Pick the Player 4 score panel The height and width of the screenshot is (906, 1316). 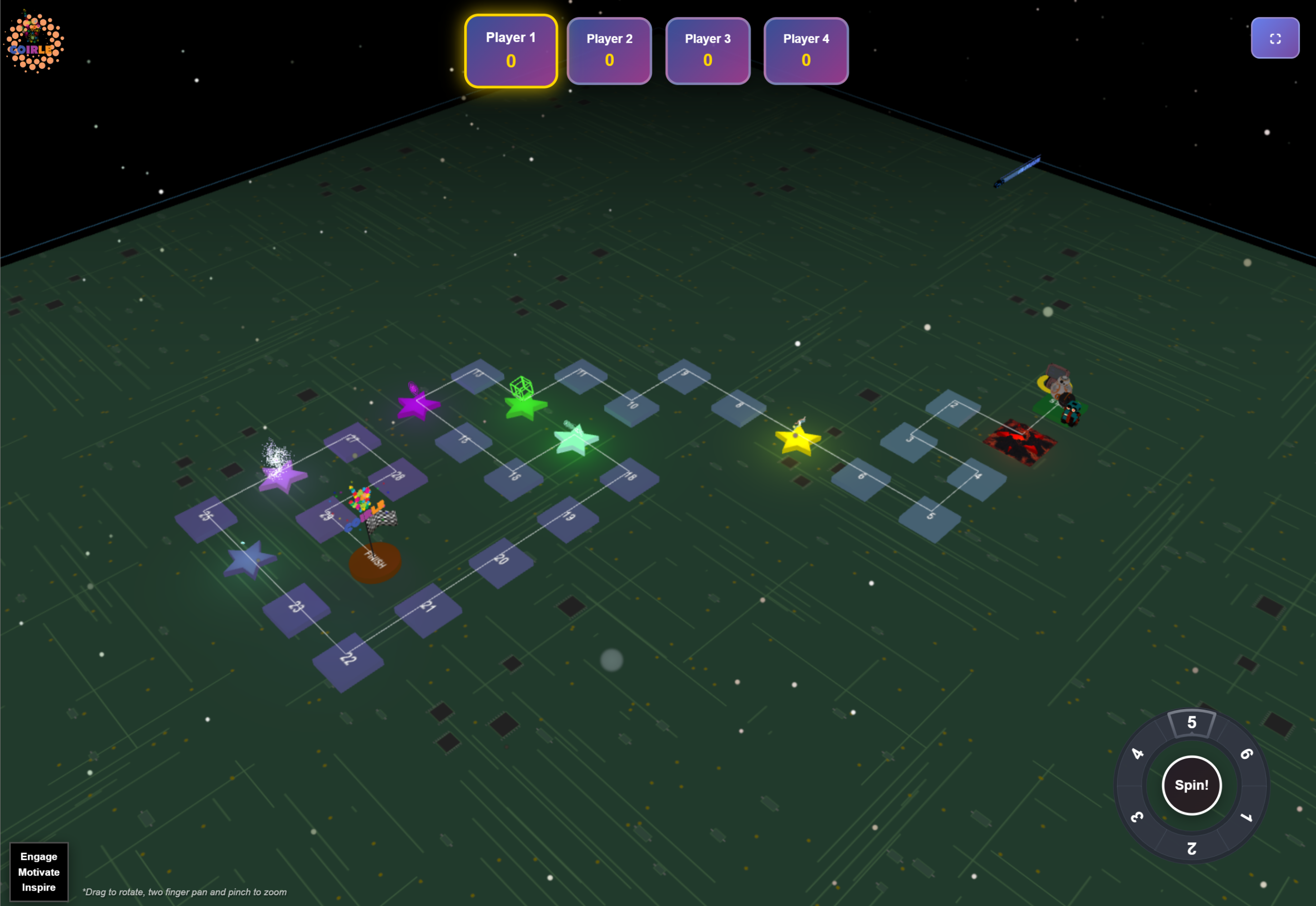(806, 51)
